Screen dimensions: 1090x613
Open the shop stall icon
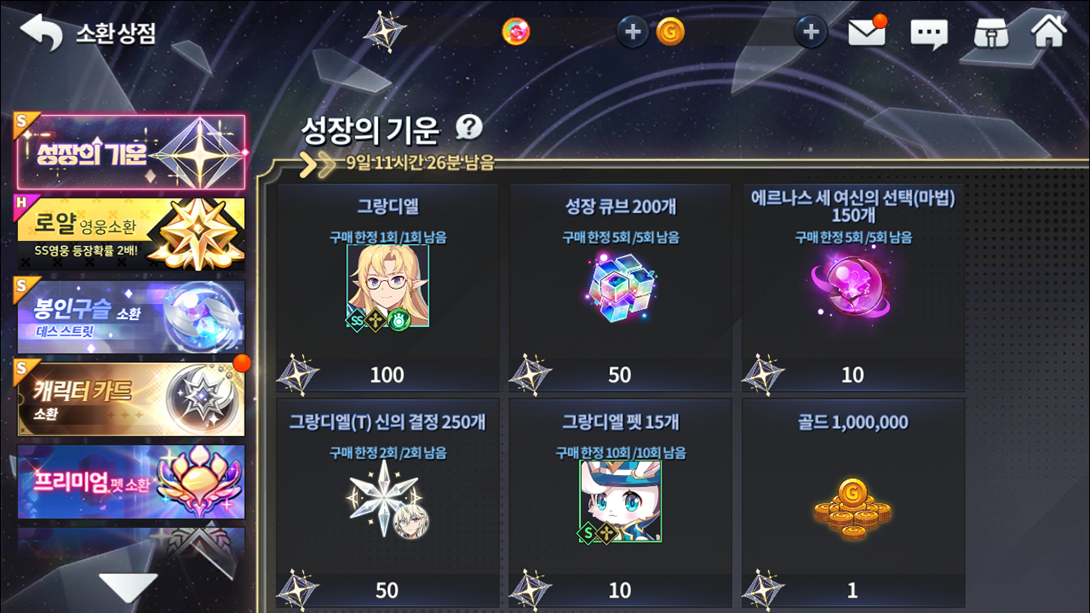(x=991, y=33)
